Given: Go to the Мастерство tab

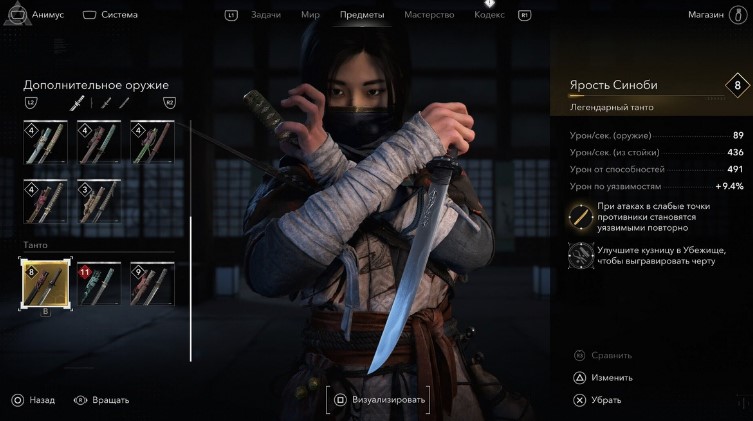Looking at the screenshot, I should coord(429,15).
